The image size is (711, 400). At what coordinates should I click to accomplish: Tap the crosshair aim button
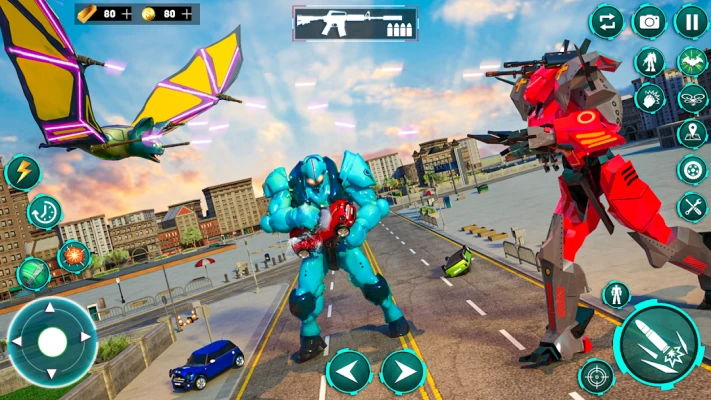pyautogui.click(x=596, y=376)
